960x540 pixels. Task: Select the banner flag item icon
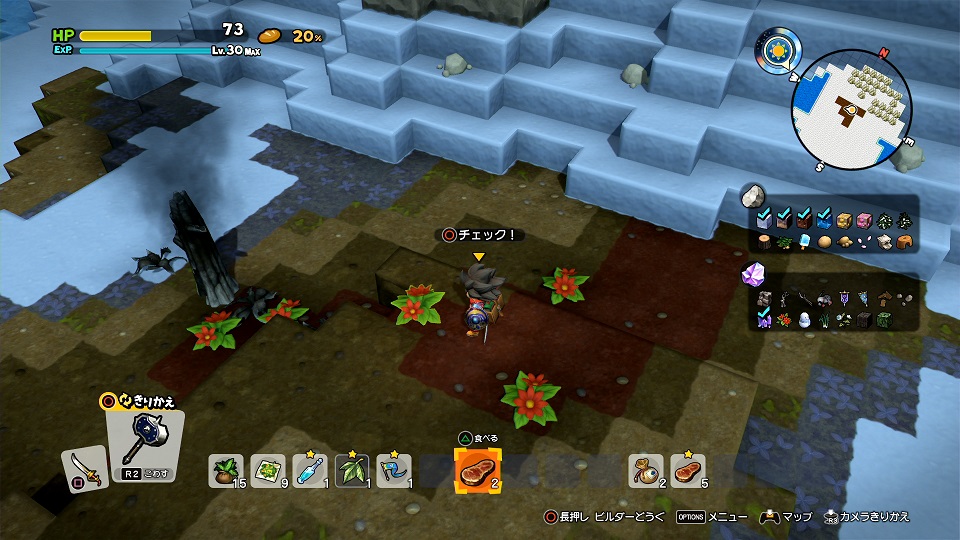[844, 299]
